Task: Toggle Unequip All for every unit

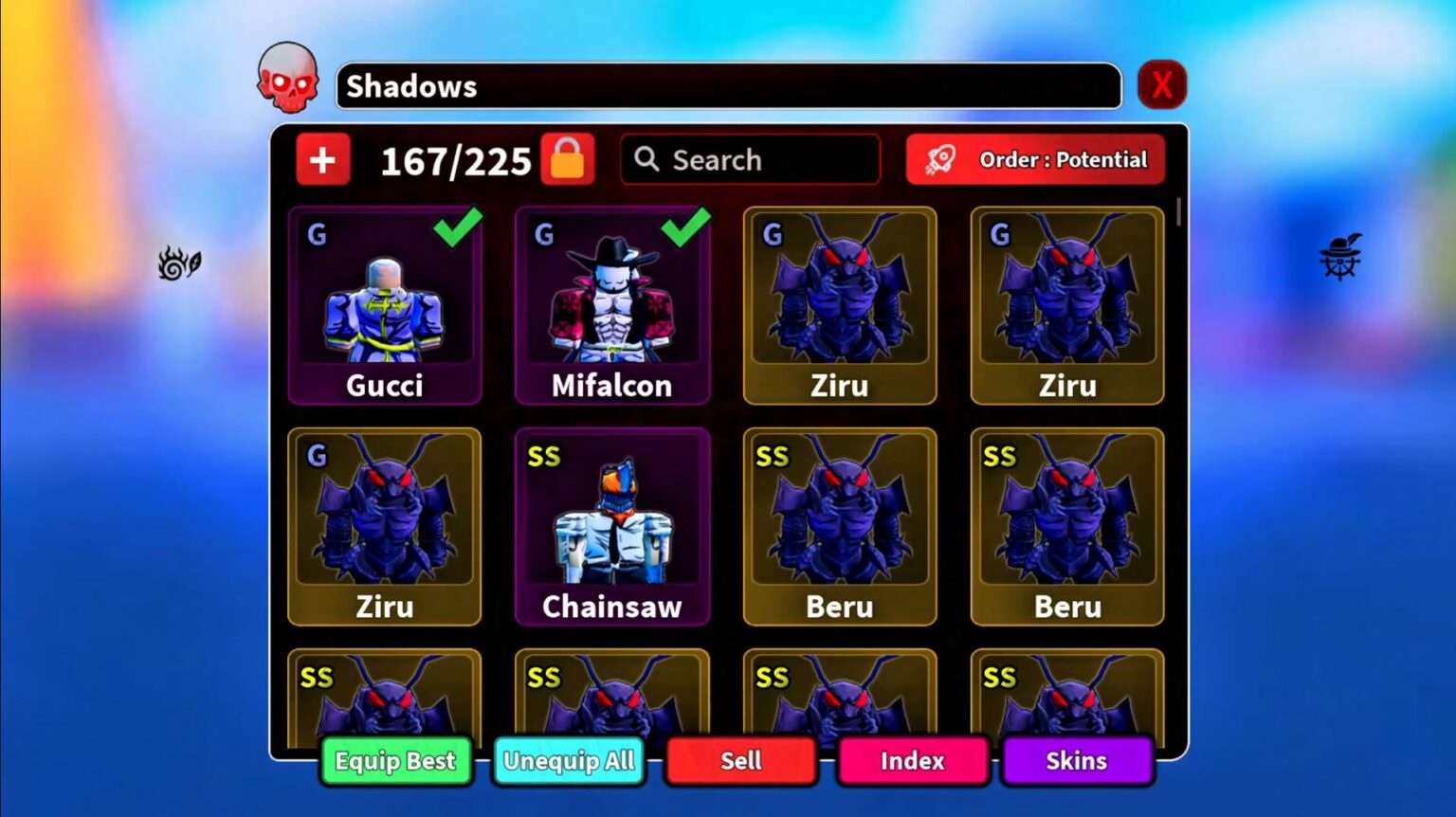Action: (x=569, y=760)
